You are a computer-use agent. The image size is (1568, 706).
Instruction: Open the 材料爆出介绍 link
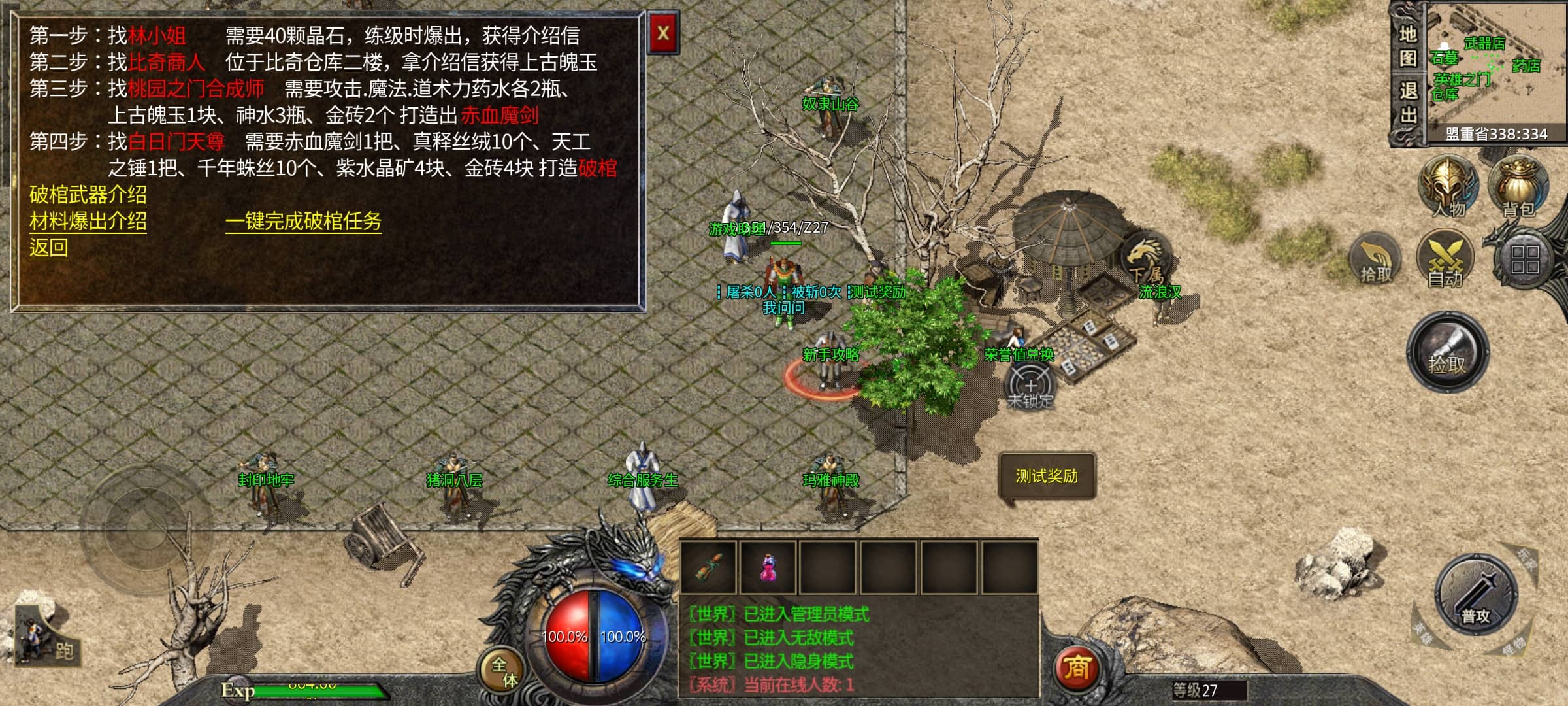point(88,222)
